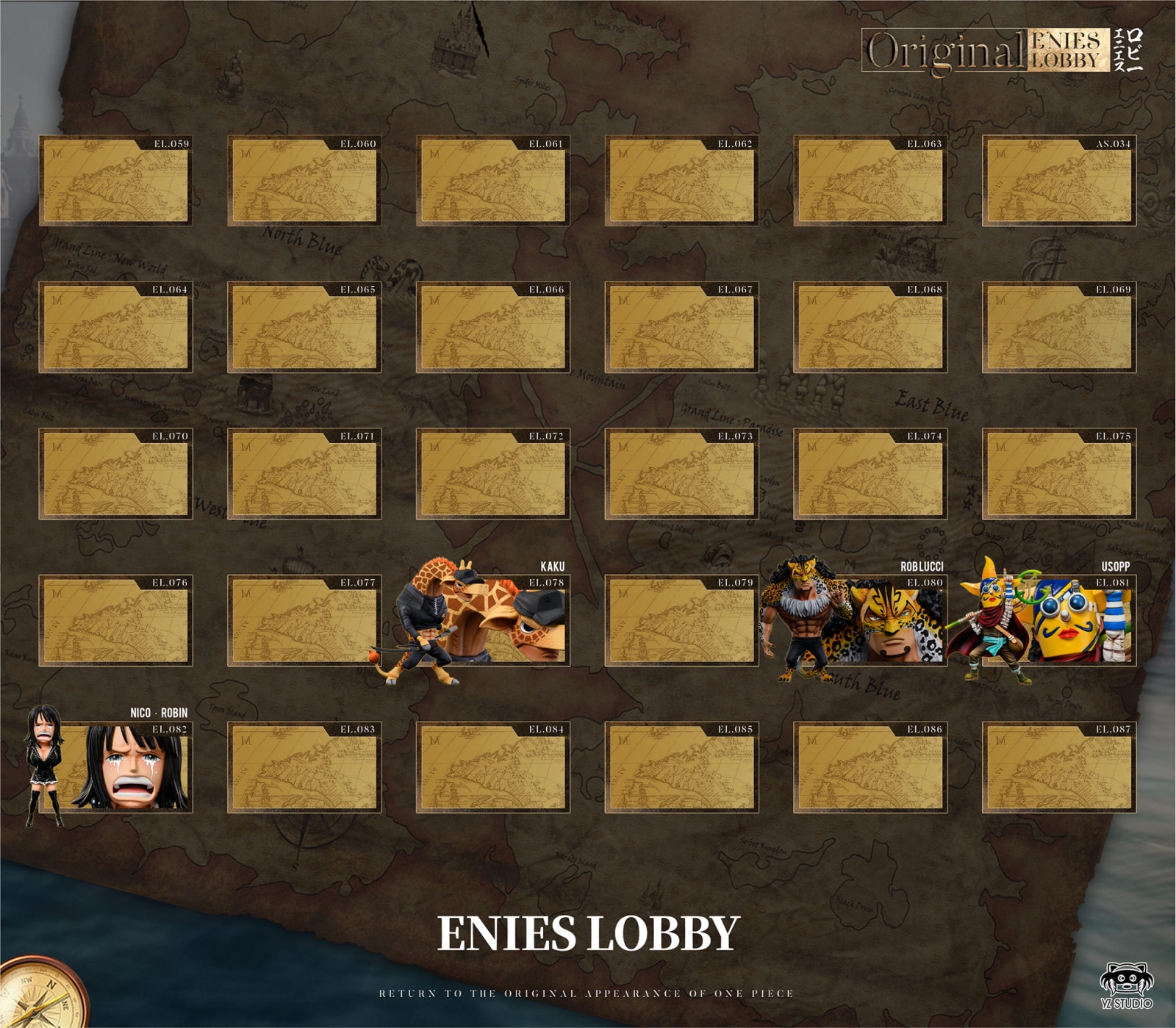The width and height of the screenshot is (1176, 1028).
Task: Open the EL.084 map card
Action: tap(492, 766)
